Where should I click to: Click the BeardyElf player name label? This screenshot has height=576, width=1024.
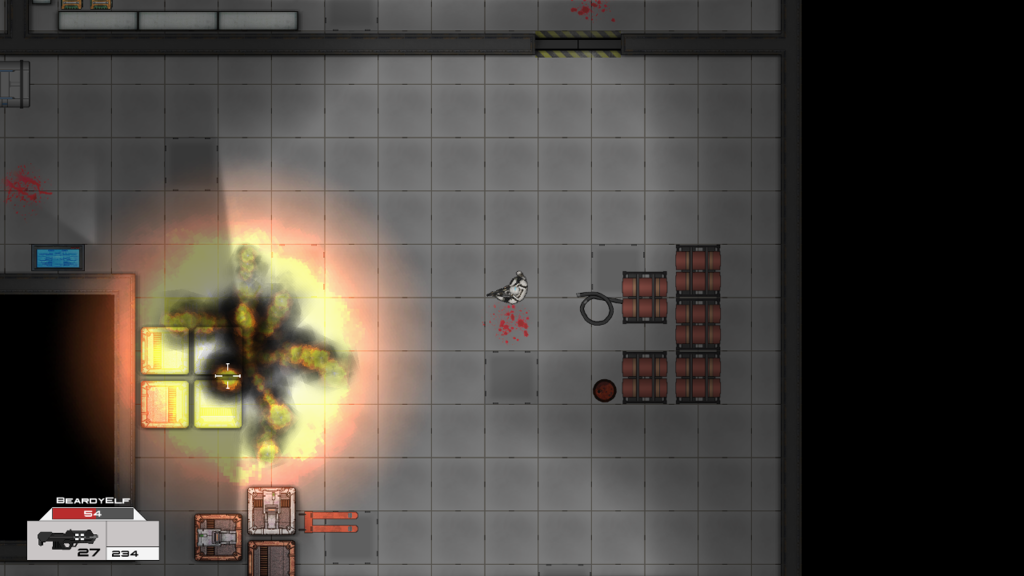(x=92, y=500)
